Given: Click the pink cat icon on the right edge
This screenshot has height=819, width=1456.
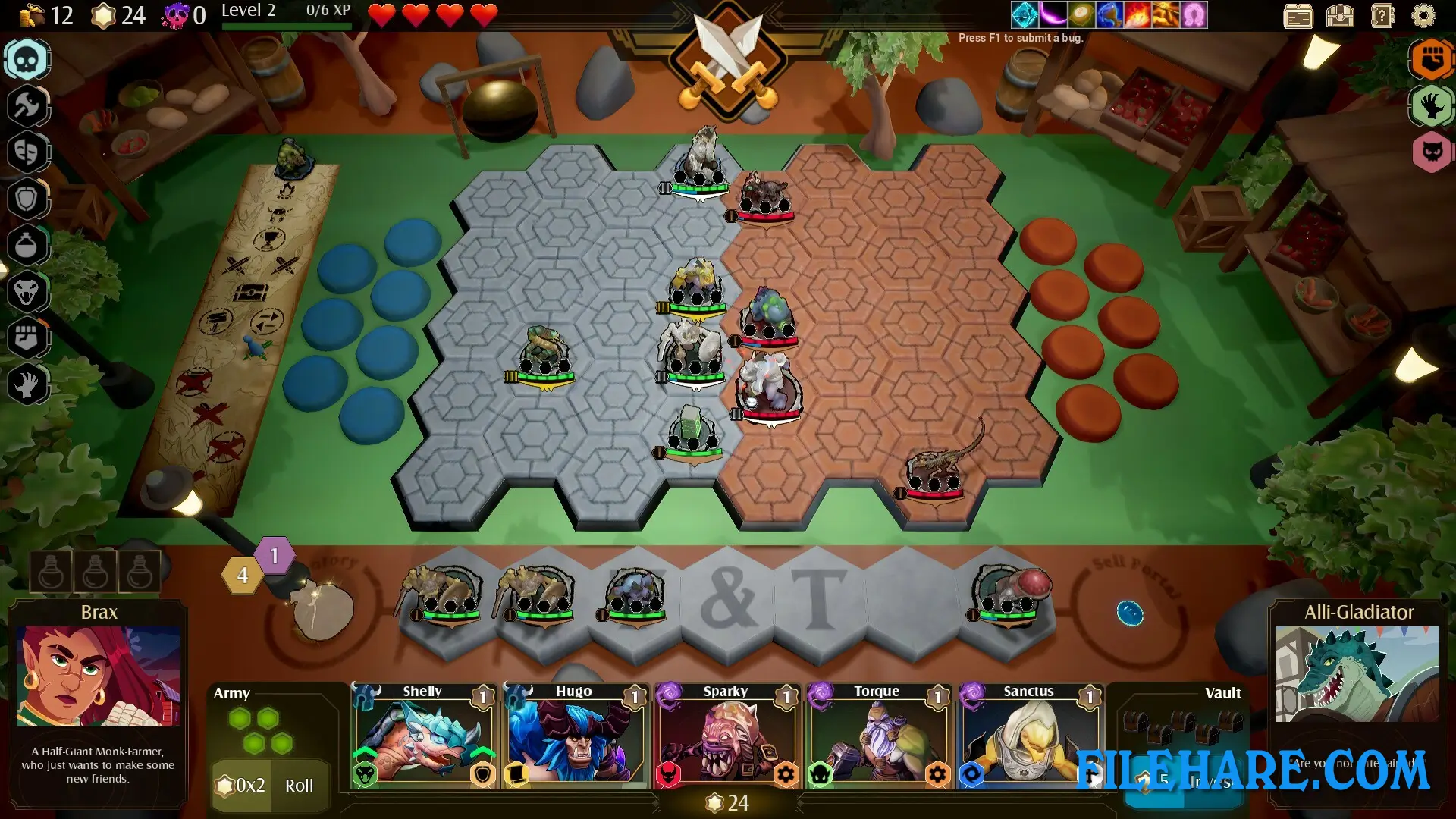Looking at the screenshot, I should pyautogui.click(x=1430, y=152).
